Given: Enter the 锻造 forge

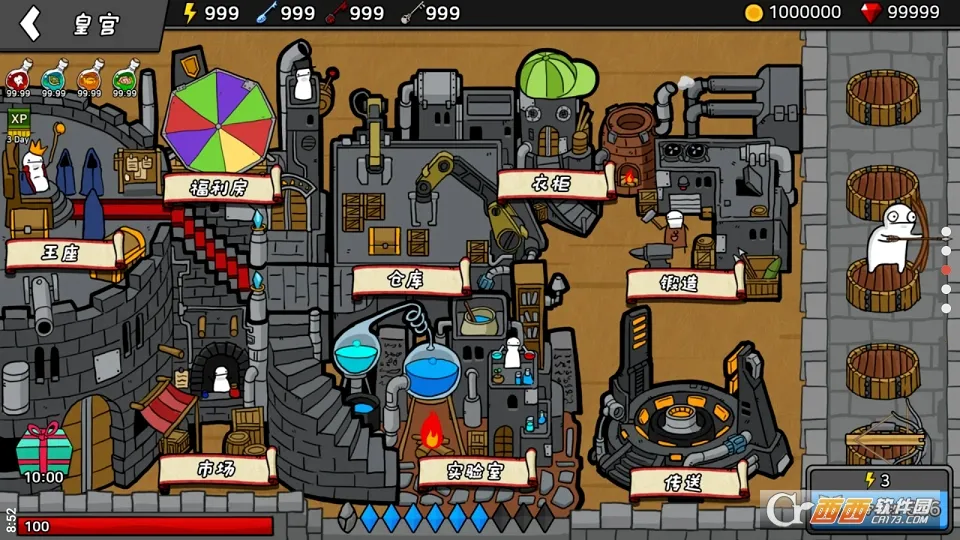Looking at the screenshot, I should [684, 284].
